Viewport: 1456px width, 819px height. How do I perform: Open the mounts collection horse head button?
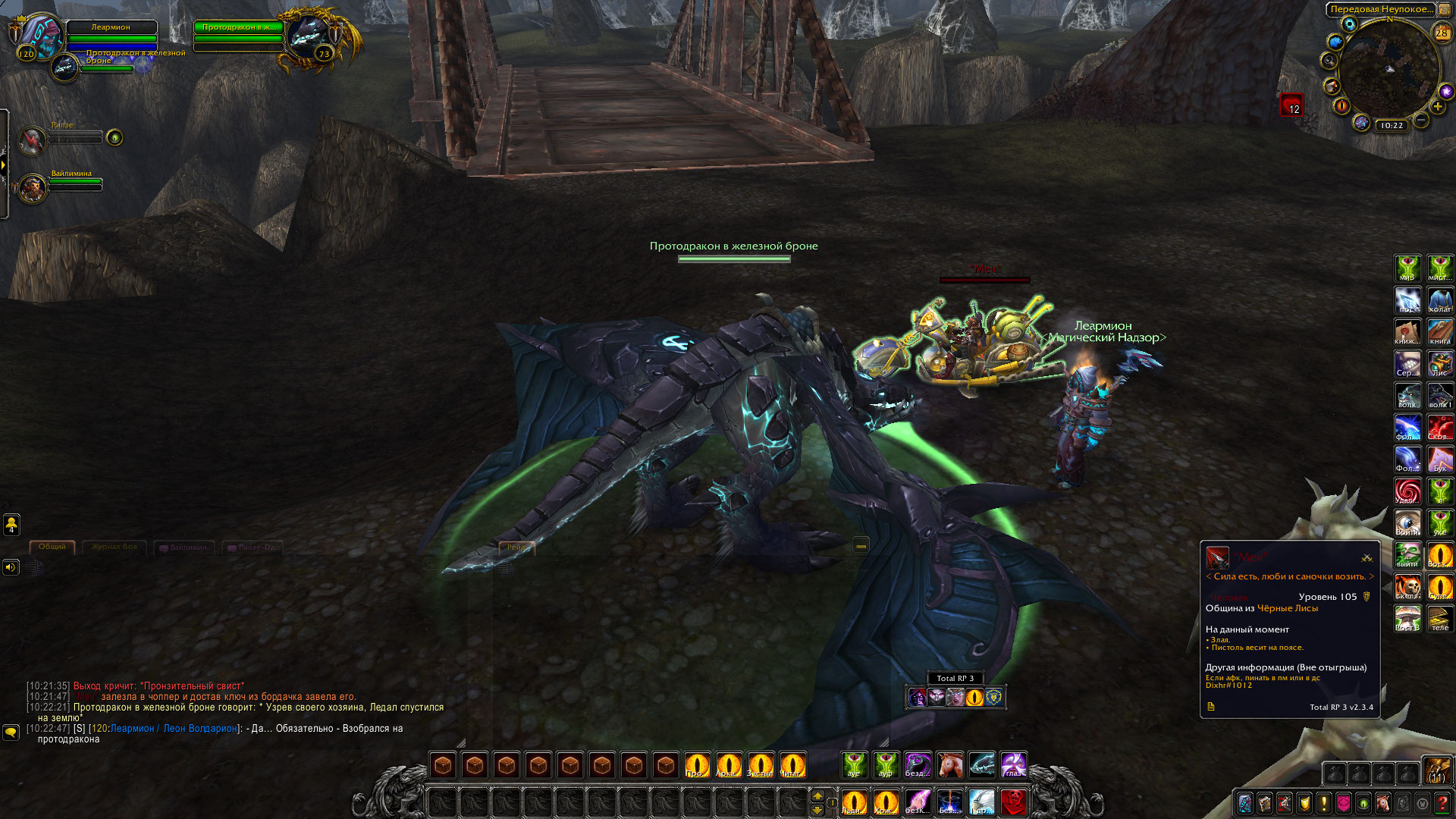(x=1383, y=803)
